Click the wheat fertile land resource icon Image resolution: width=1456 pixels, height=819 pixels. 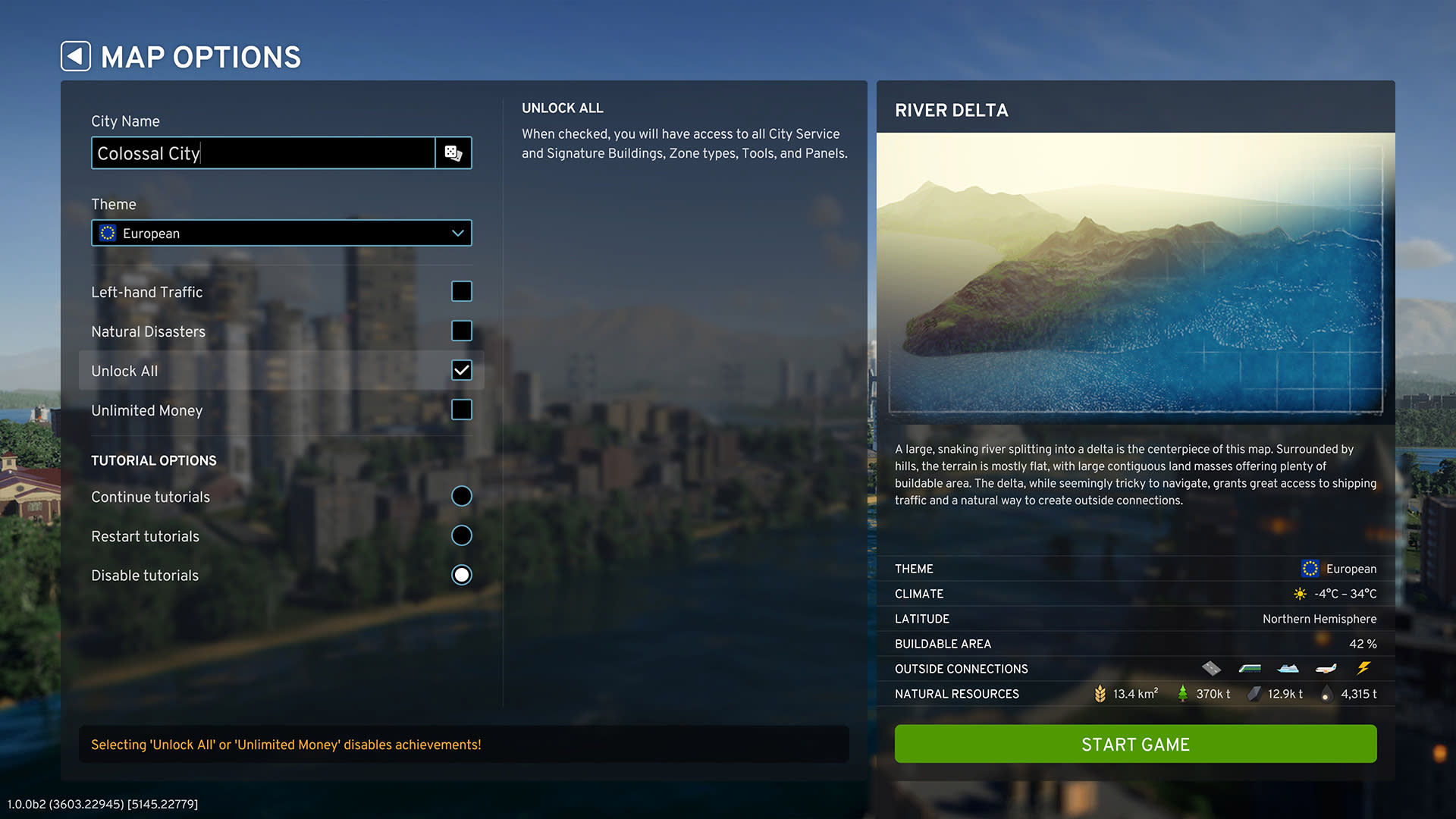(1100, 692)
